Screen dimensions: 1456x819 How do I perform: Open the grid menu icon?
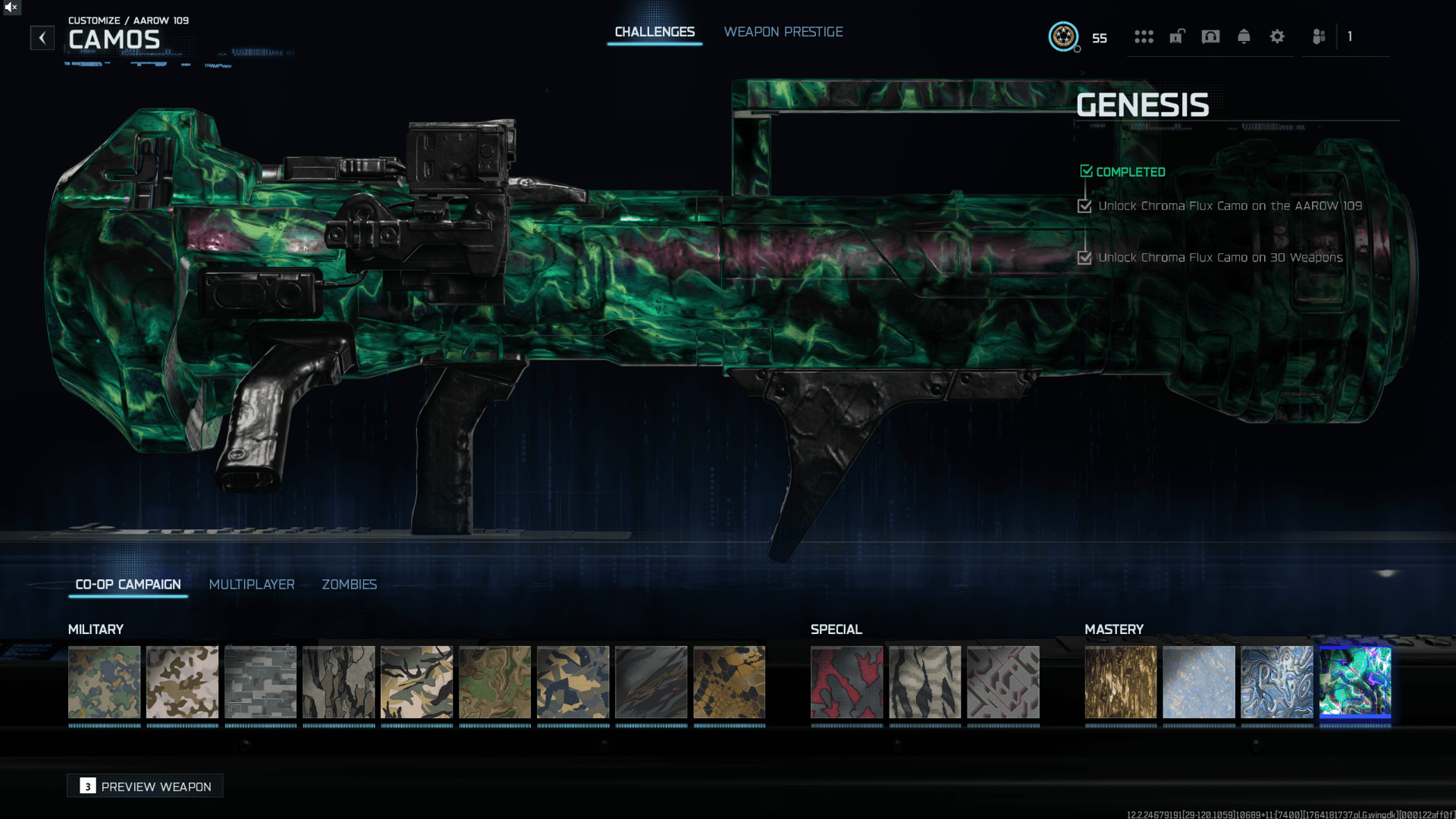[x=1144, y=36]
